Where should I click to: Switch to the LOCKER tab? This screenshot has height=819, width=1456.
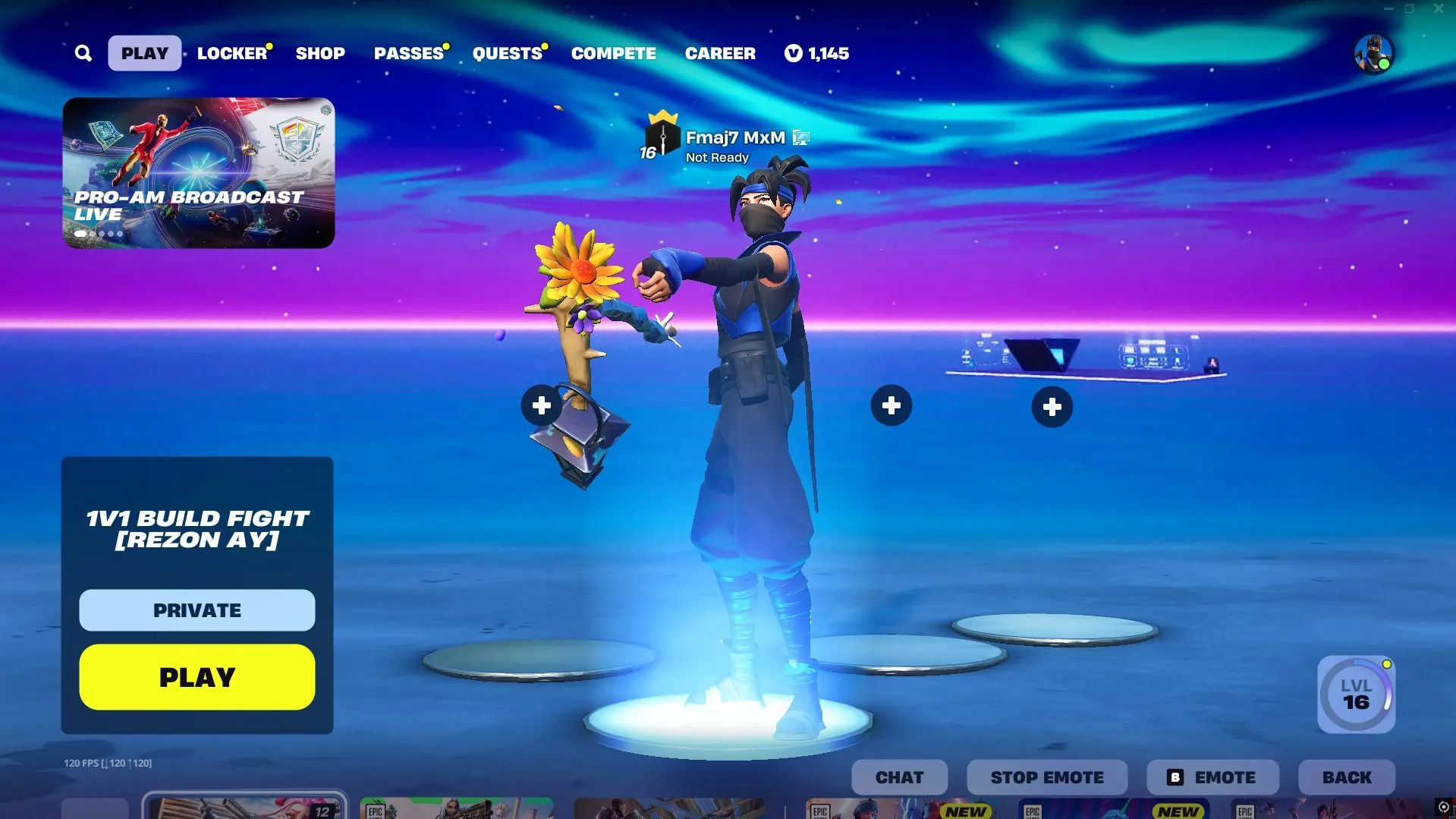tap(232, 53)
